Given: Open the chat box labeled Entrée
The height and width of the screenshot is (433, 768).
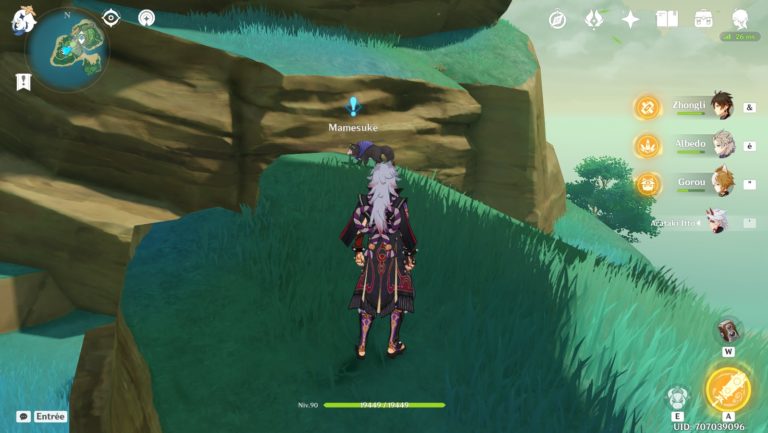Looking at the screenshot, I should pos(42,416).
